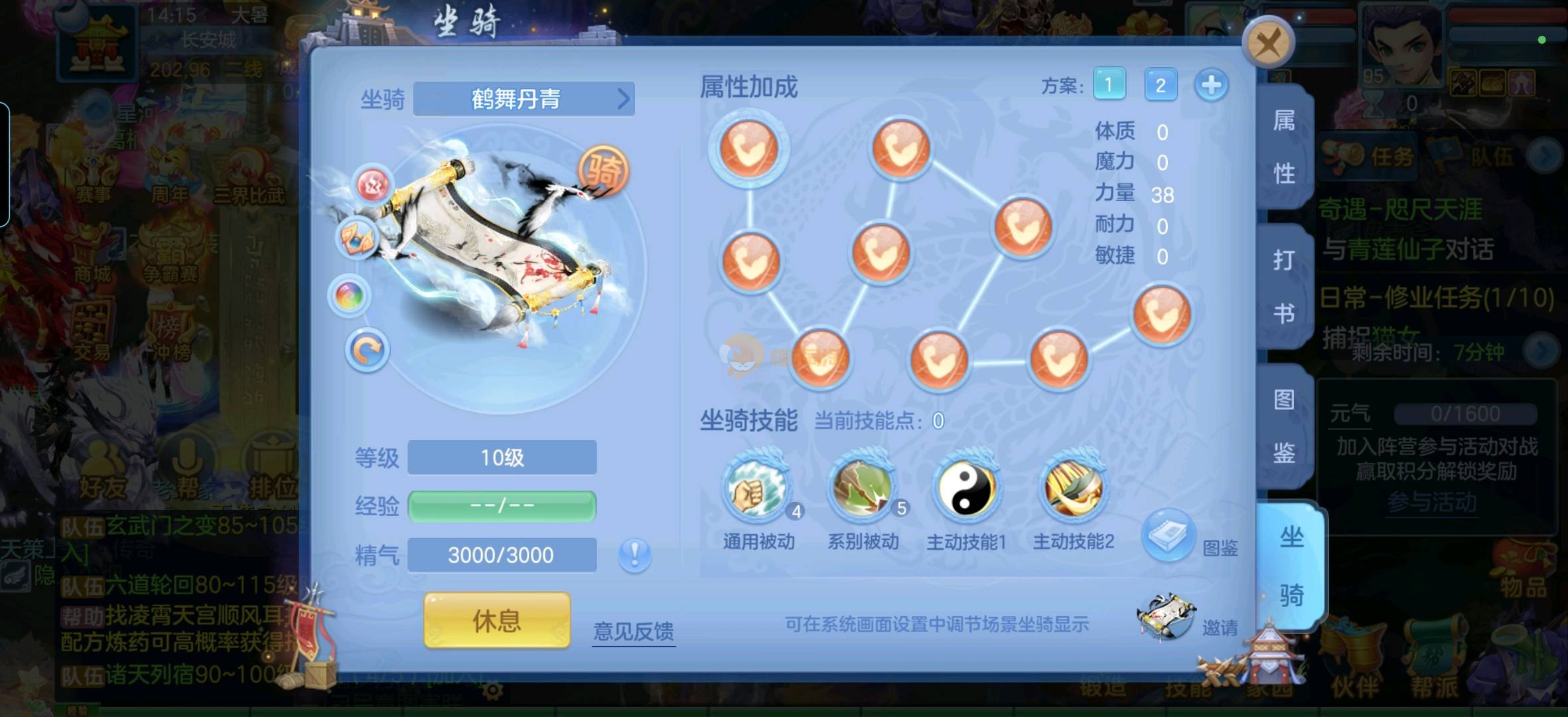
Task: Select the 主动技能2 skill icon
Action: point(1073,489)
